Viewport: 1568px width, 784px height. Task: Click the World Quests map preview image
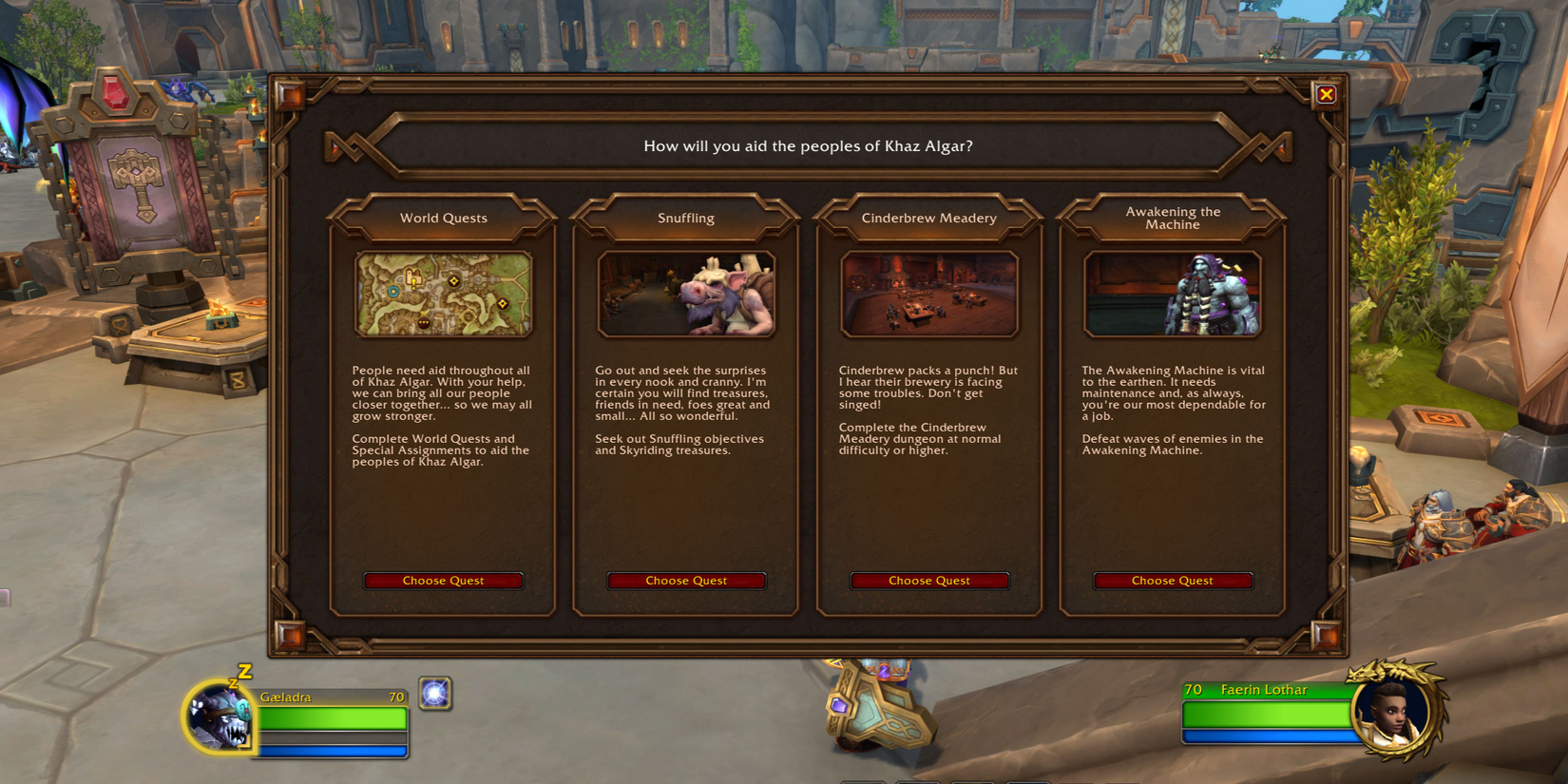pos(443,293)
